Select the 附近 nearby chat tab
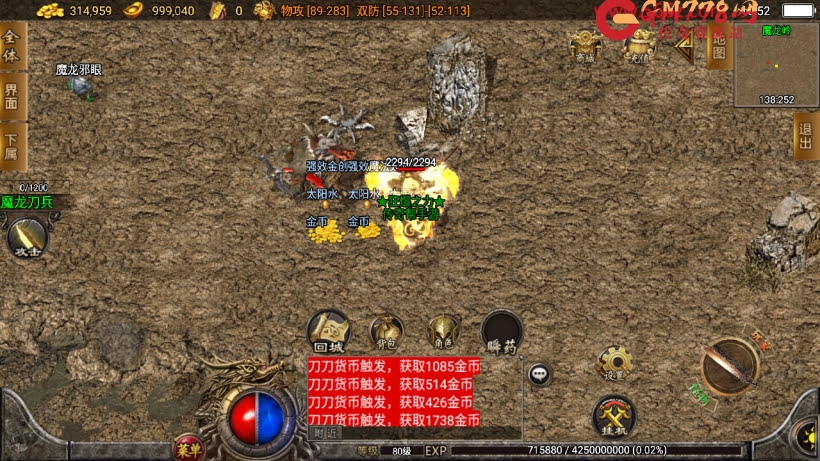820x461 pixels. click(x=326, y=433)
